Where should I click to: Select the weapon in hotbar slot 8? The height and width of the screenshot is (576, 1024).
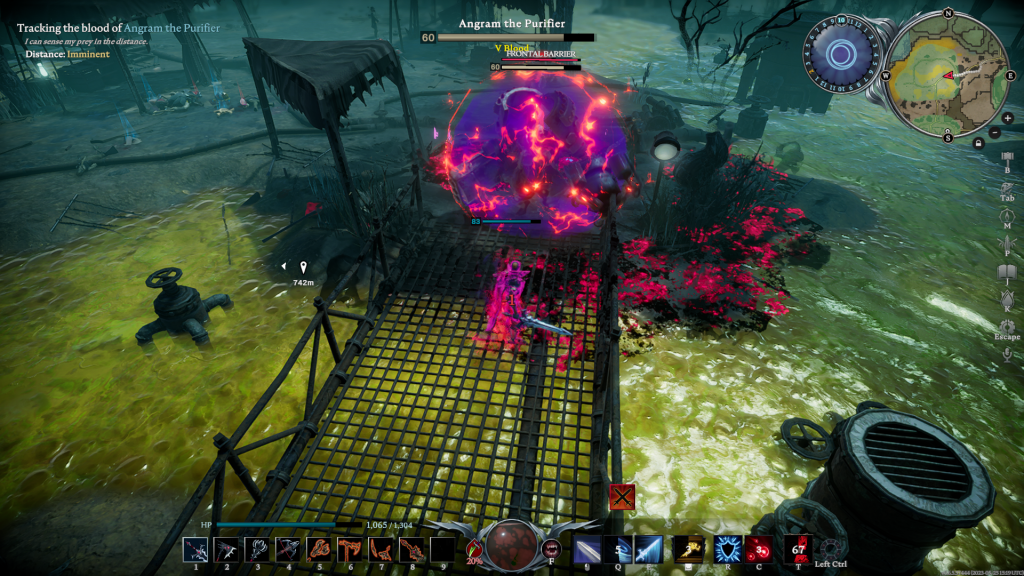tap(411, 549)
